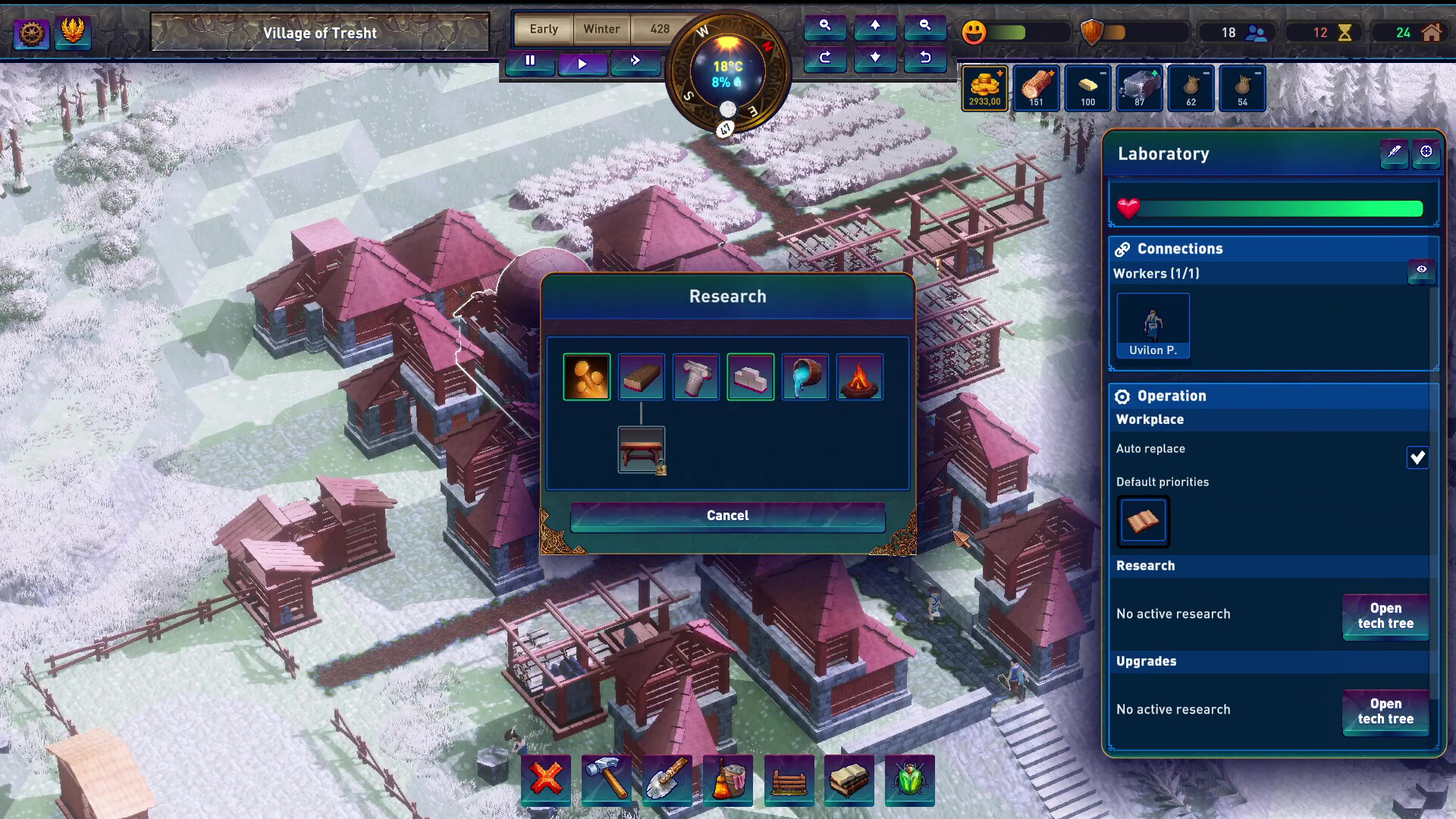Toggle the Auto replace checkbox
The height and width of the screenshot is (819, 1456).
click(1417, 457)
